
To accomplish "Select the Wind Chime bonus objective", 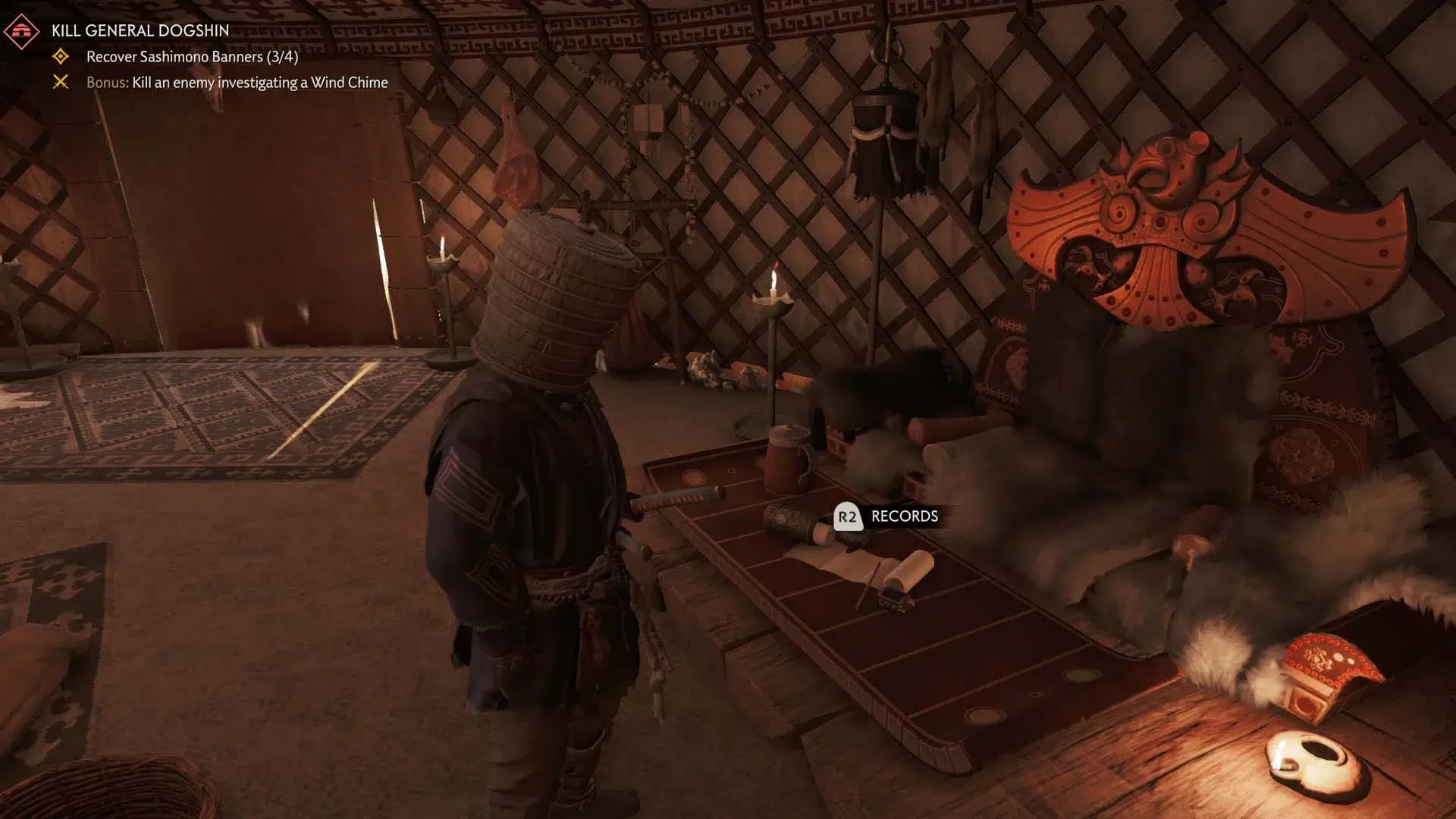I will coord(237,83).
